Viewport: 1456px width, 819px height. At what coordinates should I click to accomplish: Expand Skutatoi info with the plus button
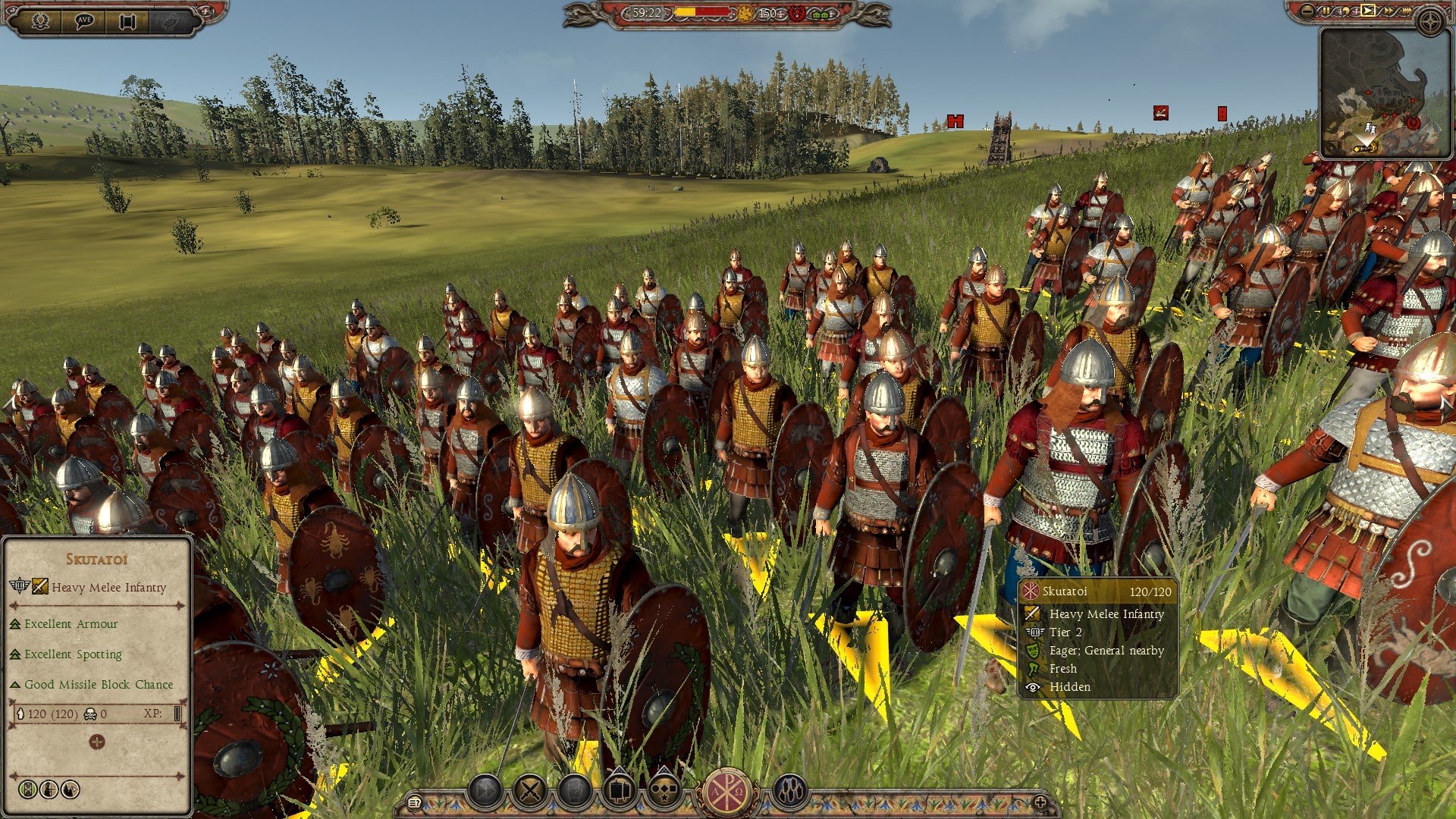(x=96, y=742)
